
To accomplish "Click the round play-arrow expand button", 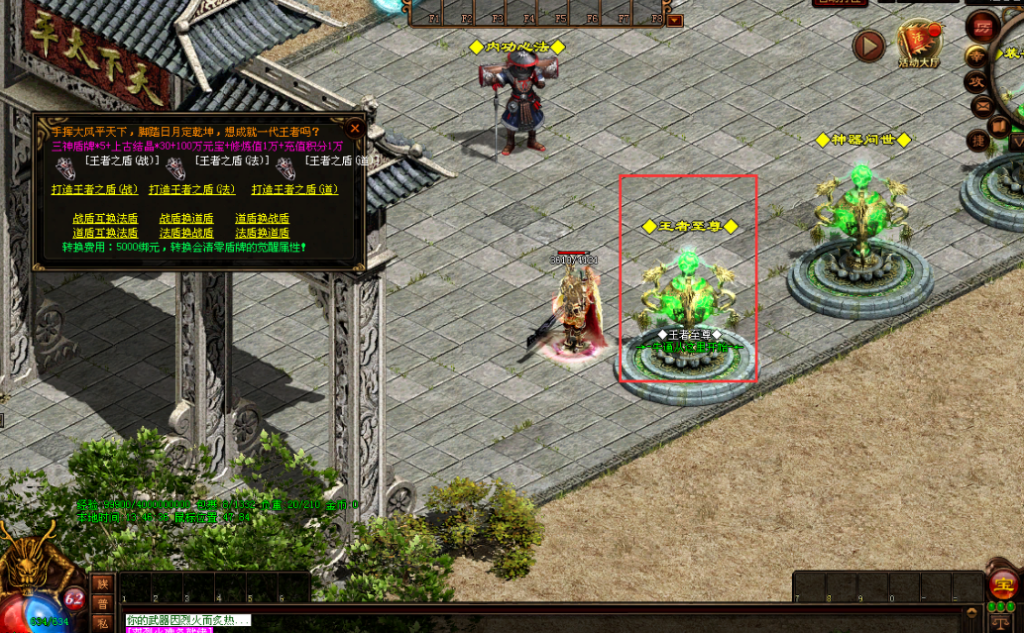I will tap(869, 45).
